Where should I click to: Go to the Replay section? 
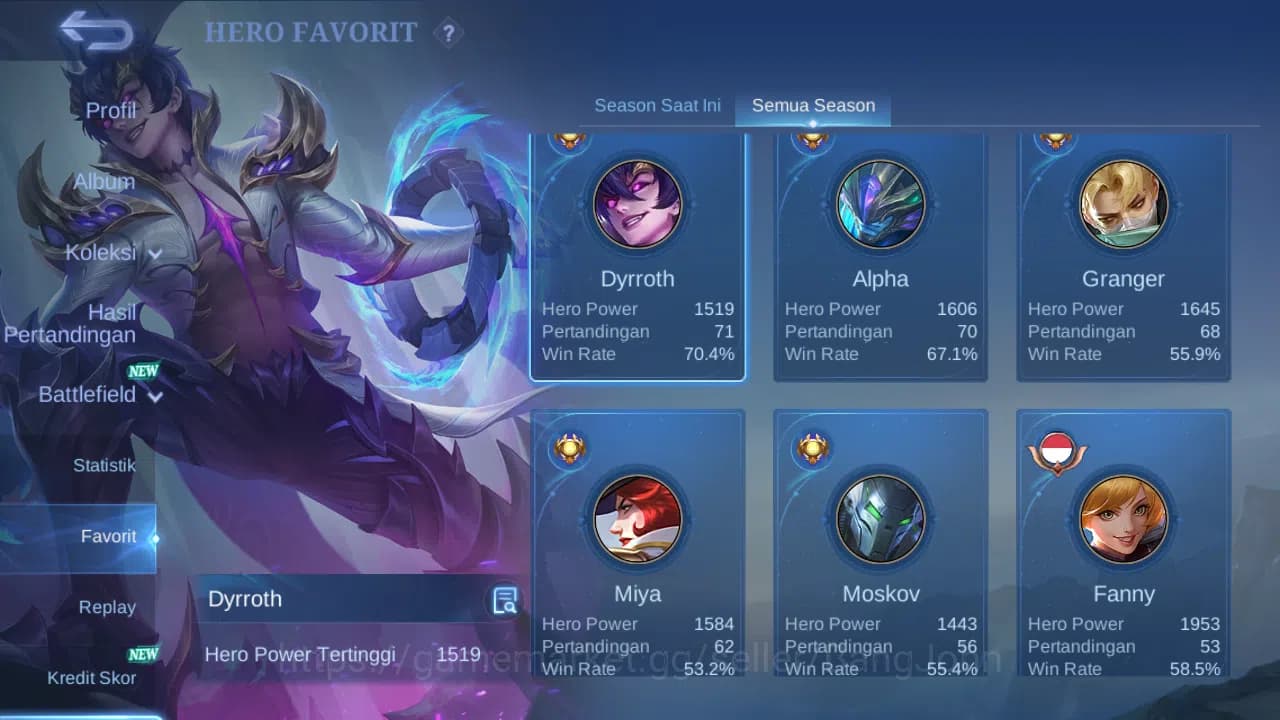coord(107,606)
